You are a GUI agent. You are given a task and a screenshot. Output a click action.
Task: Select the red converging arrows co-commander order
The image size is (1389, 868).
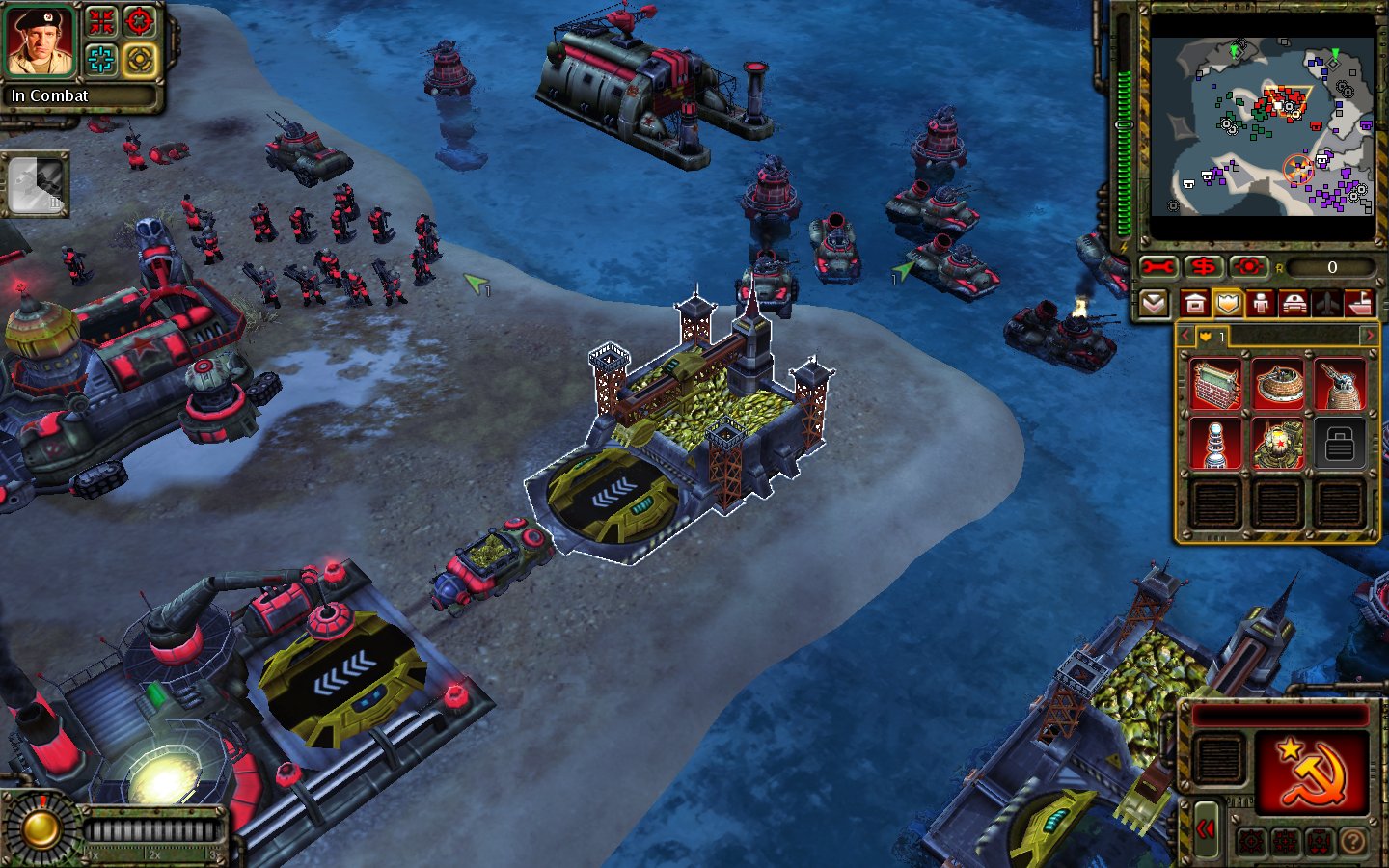coord(101,21)
